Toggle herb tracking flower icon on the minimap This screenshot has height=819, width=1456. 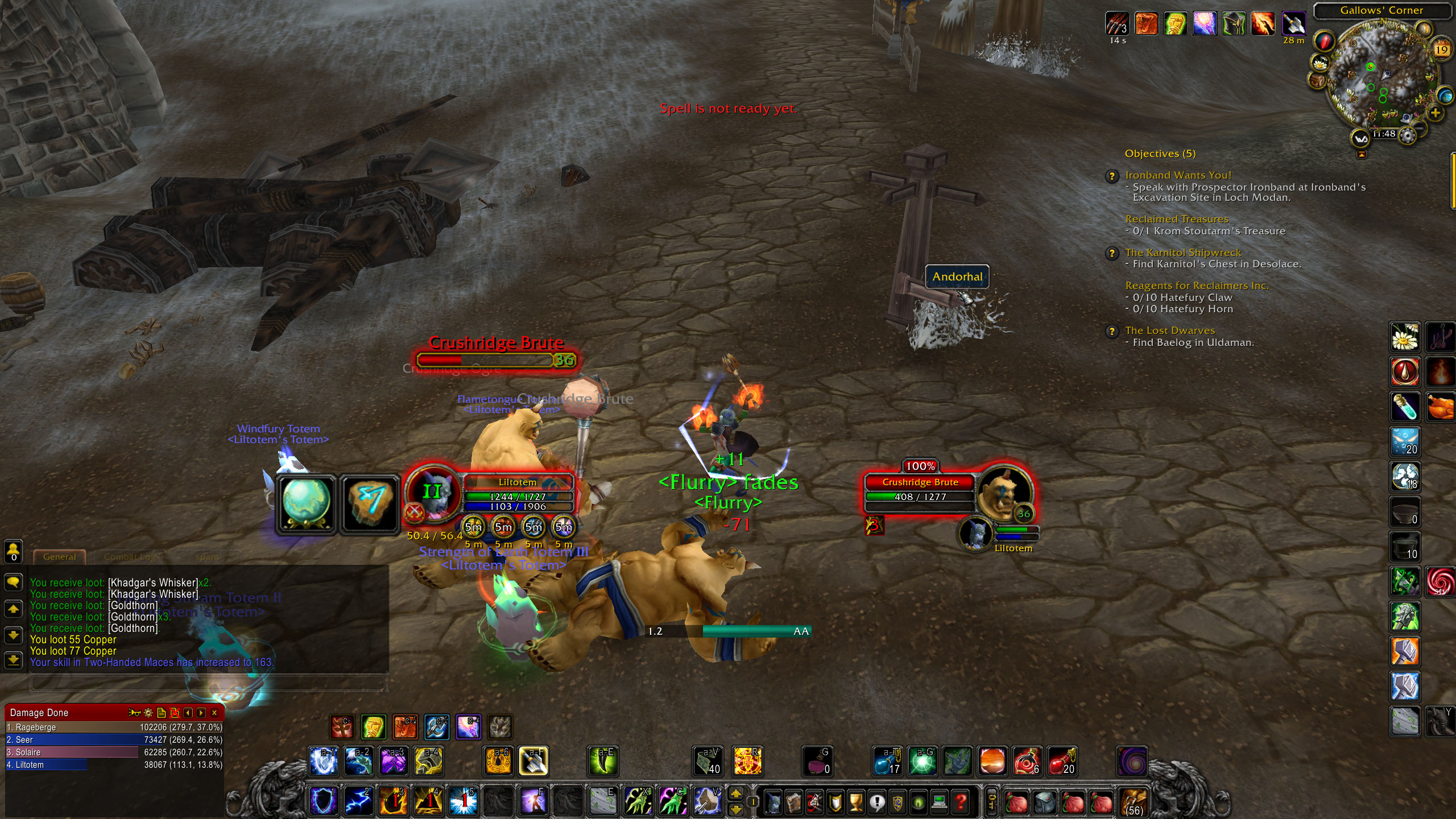click(1321, 64)
